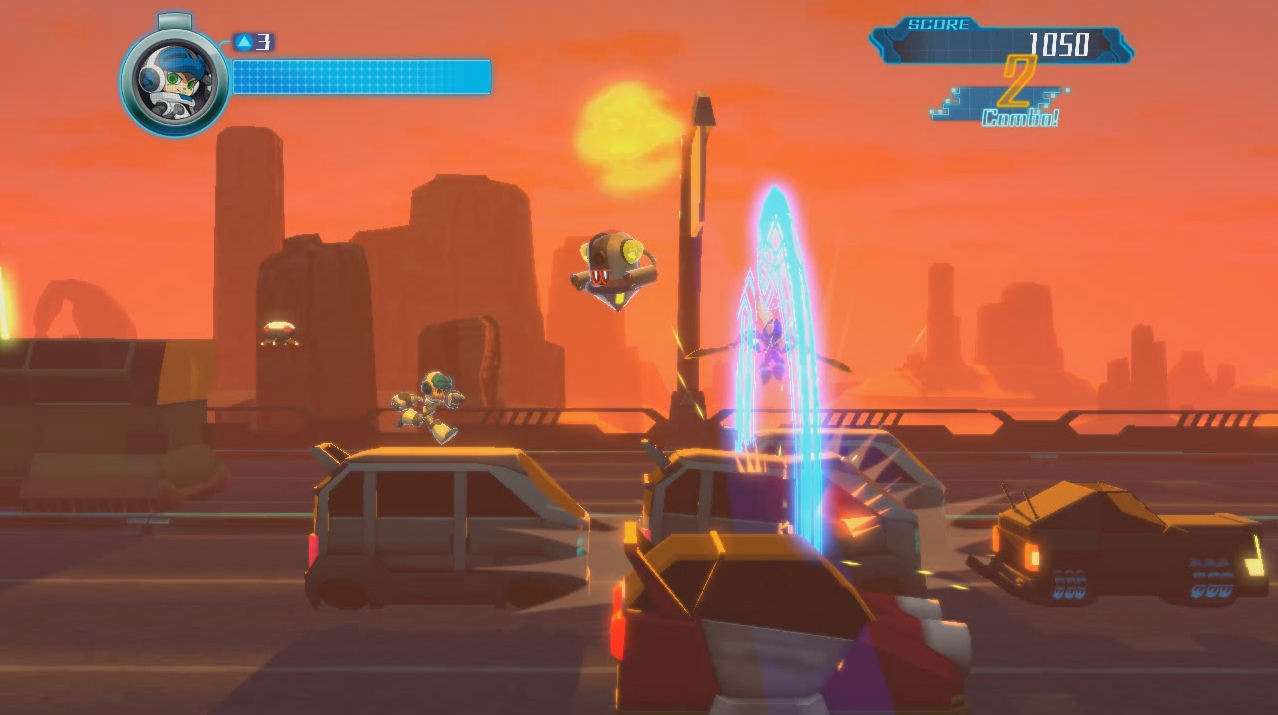1278x715 pixels.
Task: Click Beck's character portrait icon
Action: point(175,81)
